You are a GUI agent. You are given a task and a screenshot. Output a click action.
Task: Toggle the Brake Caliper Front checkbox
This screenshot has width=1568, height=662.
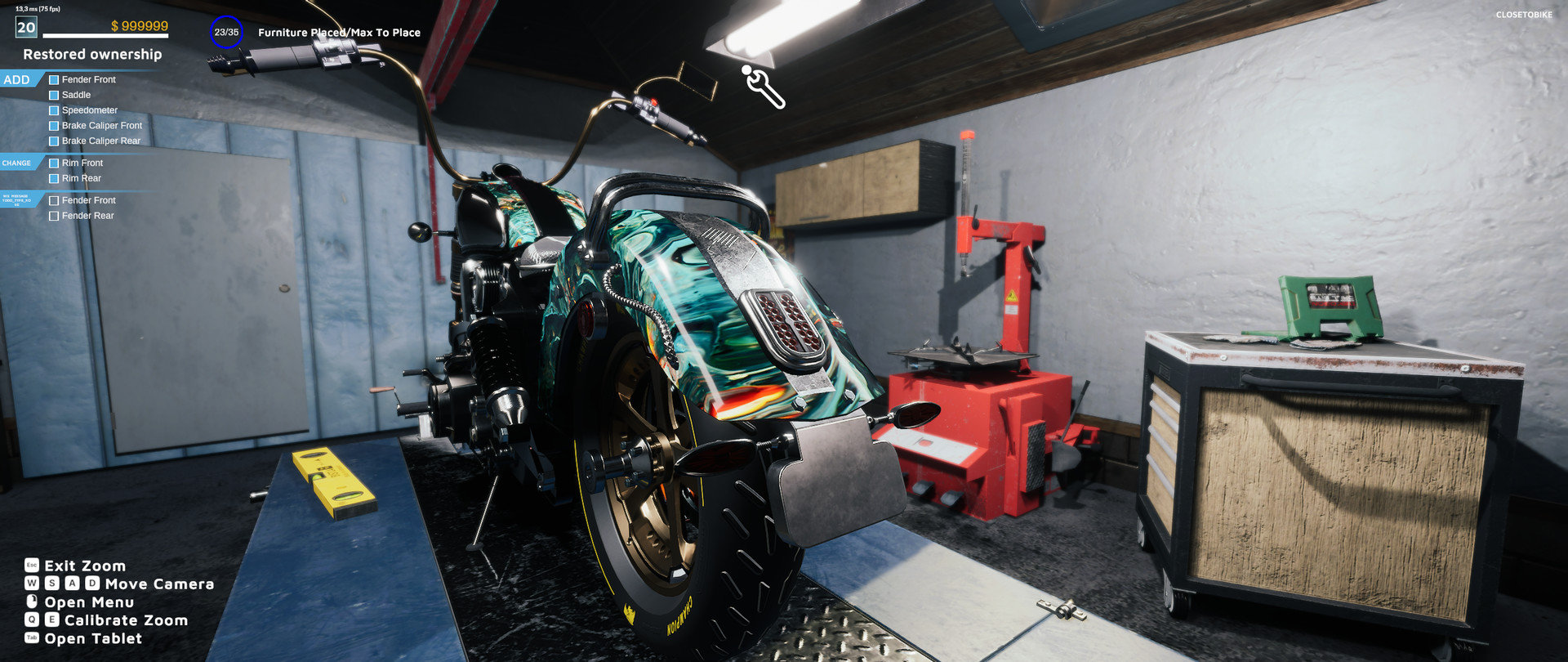click(x=54, y=125)
